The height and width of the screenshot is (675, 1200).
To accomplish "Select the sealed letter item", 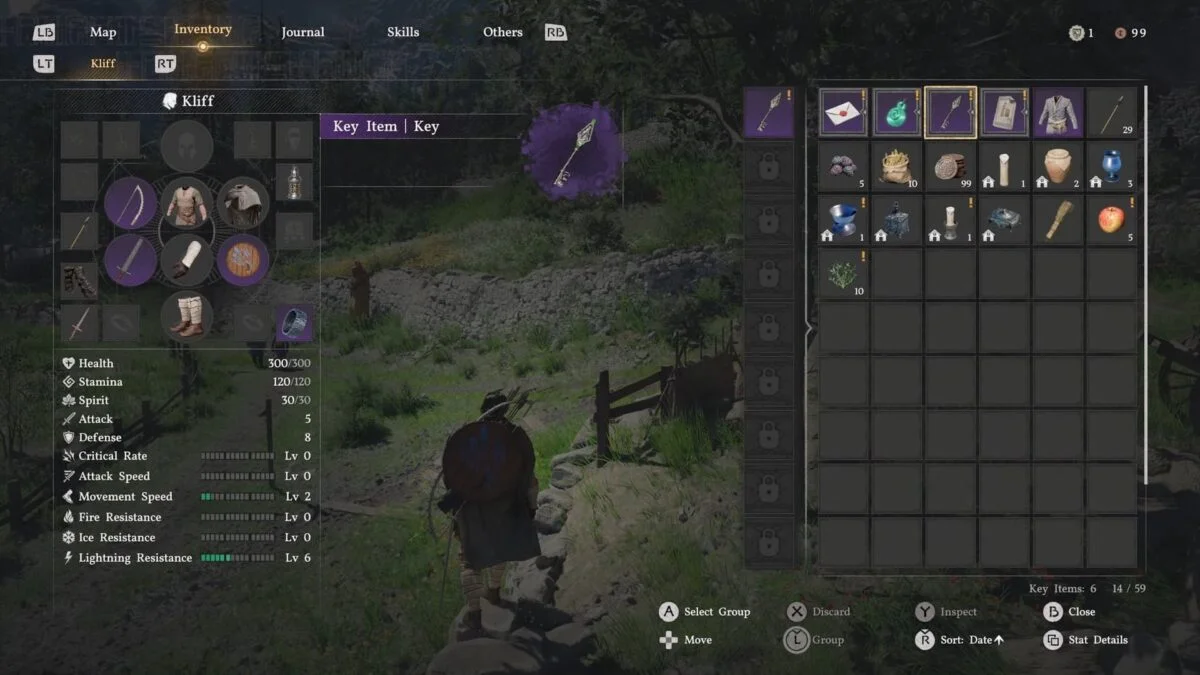I will 843,112.
